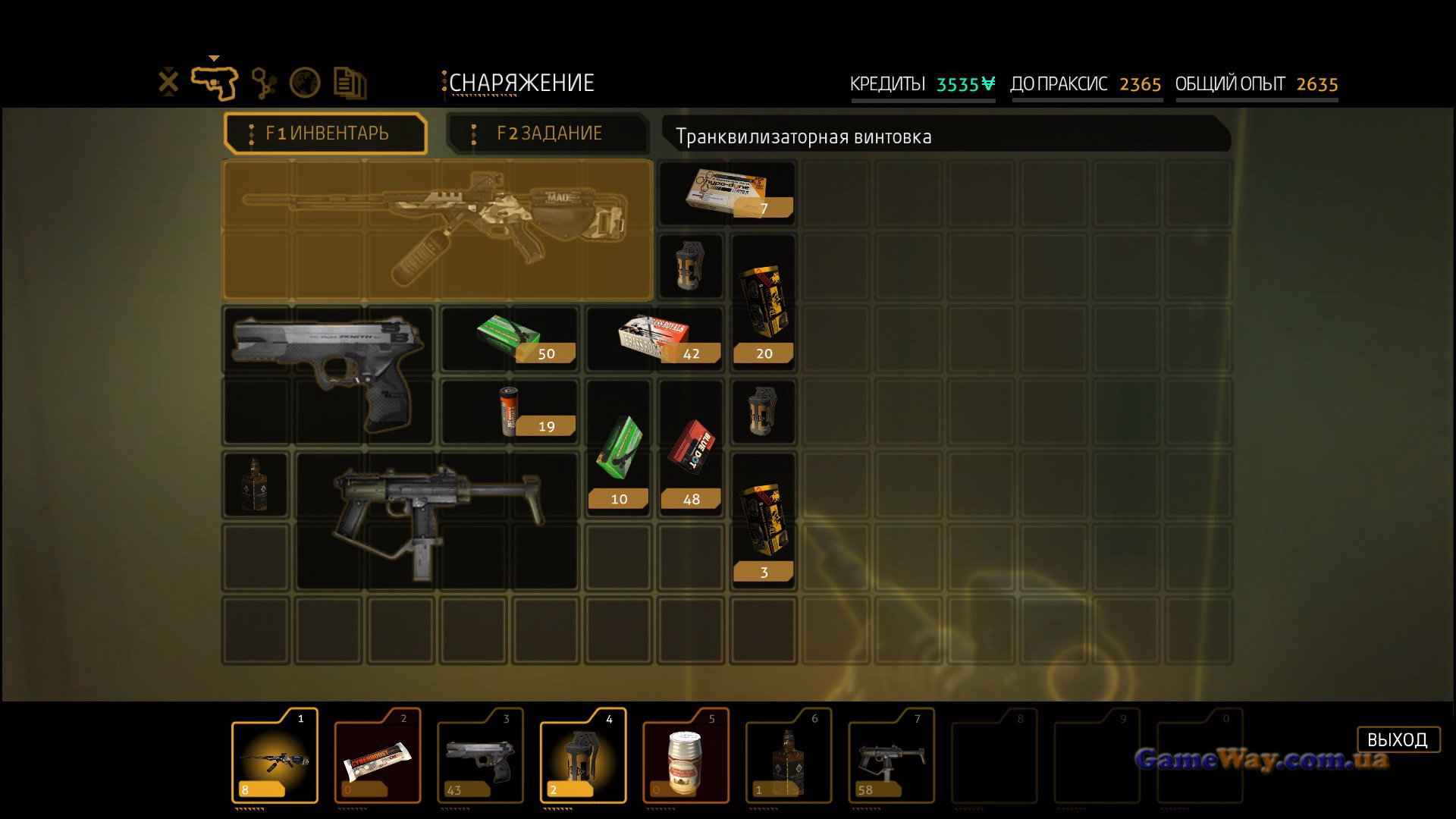Click the ВЫХОД exit button

[1397, 739]
